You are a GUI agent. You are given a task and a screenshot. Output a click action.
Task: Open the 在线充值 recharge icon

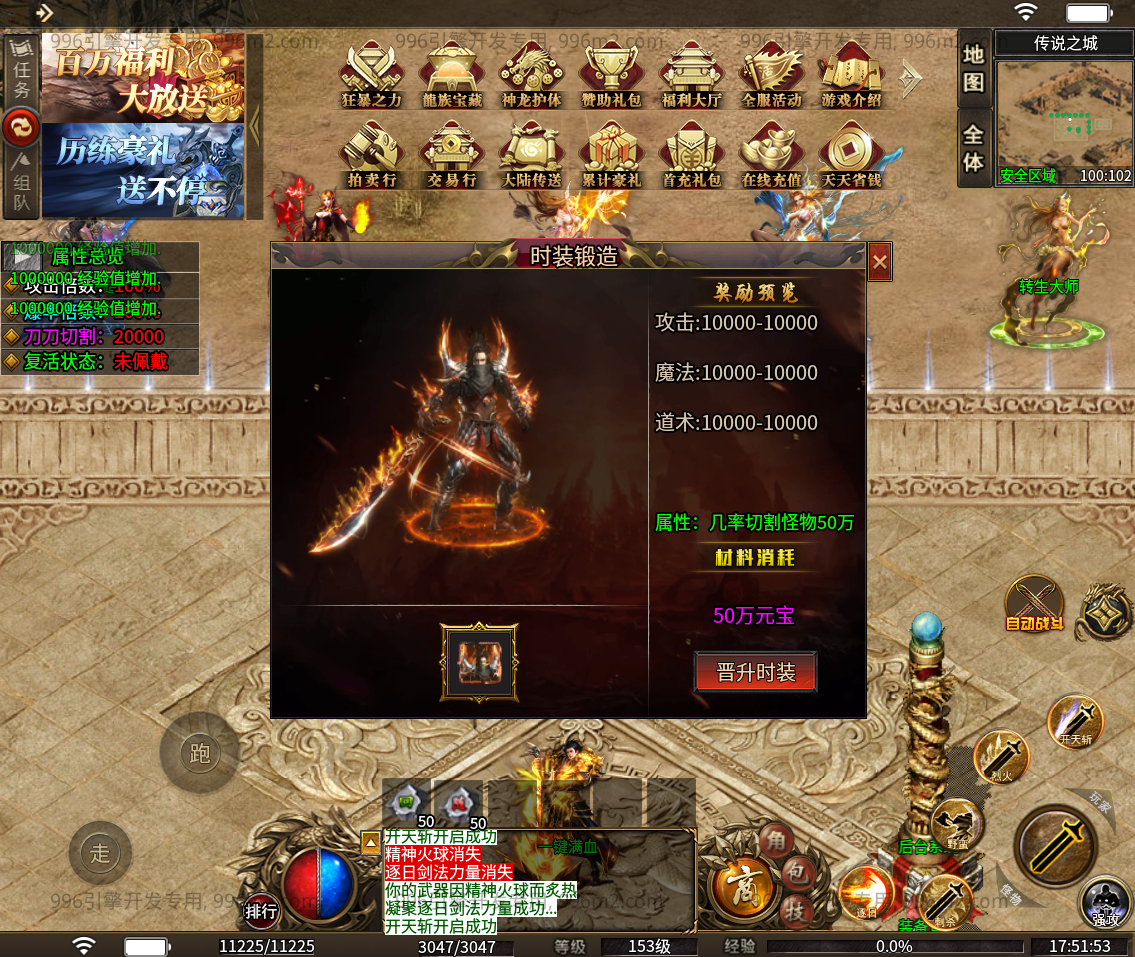pos(771,153)
